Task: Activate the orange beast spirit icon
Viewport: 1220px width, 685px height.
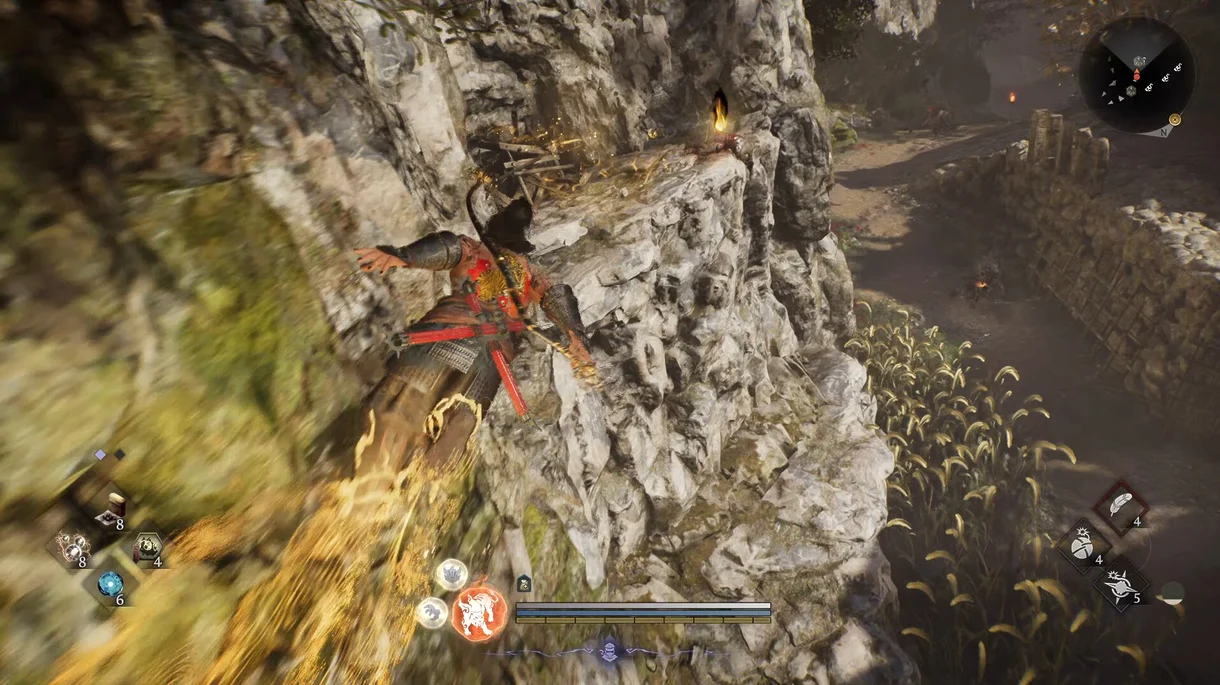Action: pos(478,612)
